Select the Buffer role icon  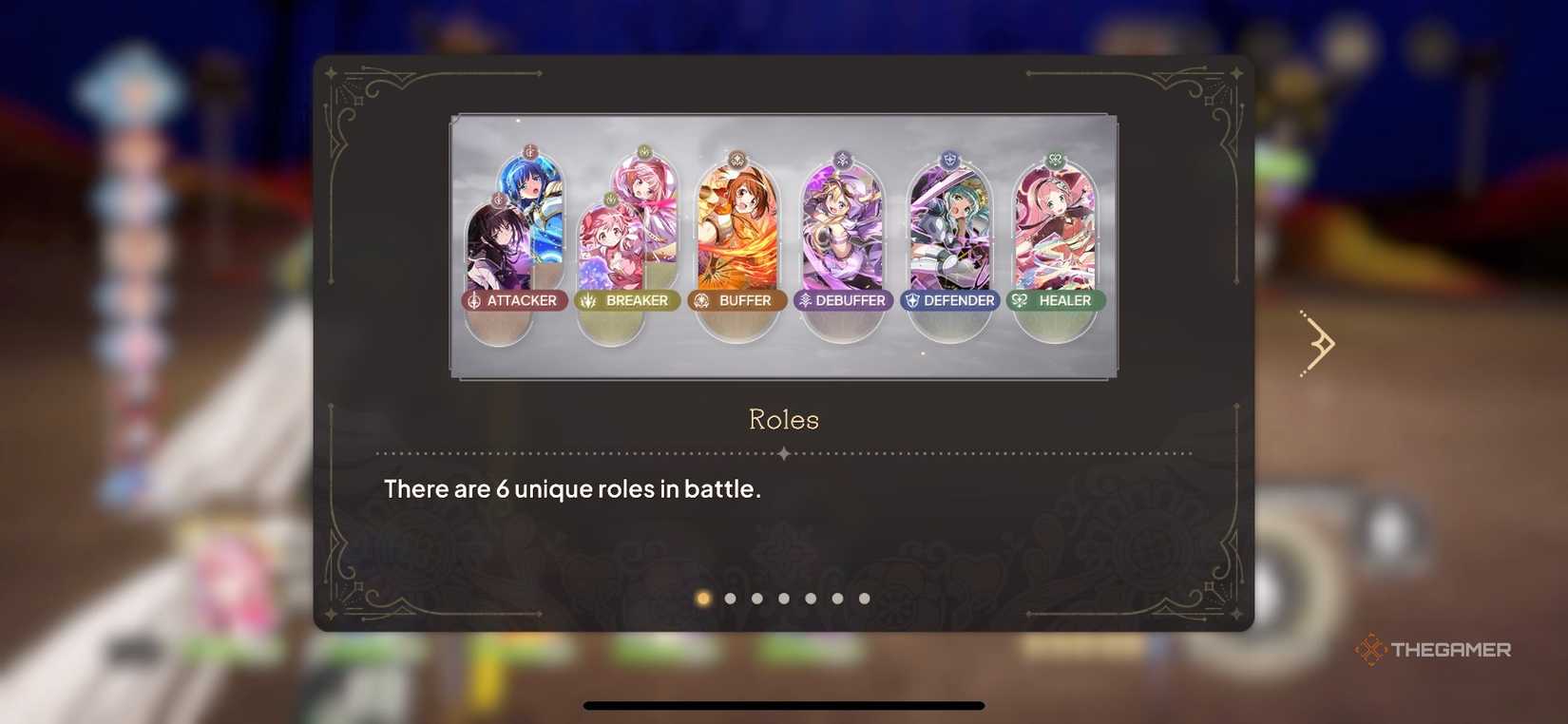(x=700, y=300)
